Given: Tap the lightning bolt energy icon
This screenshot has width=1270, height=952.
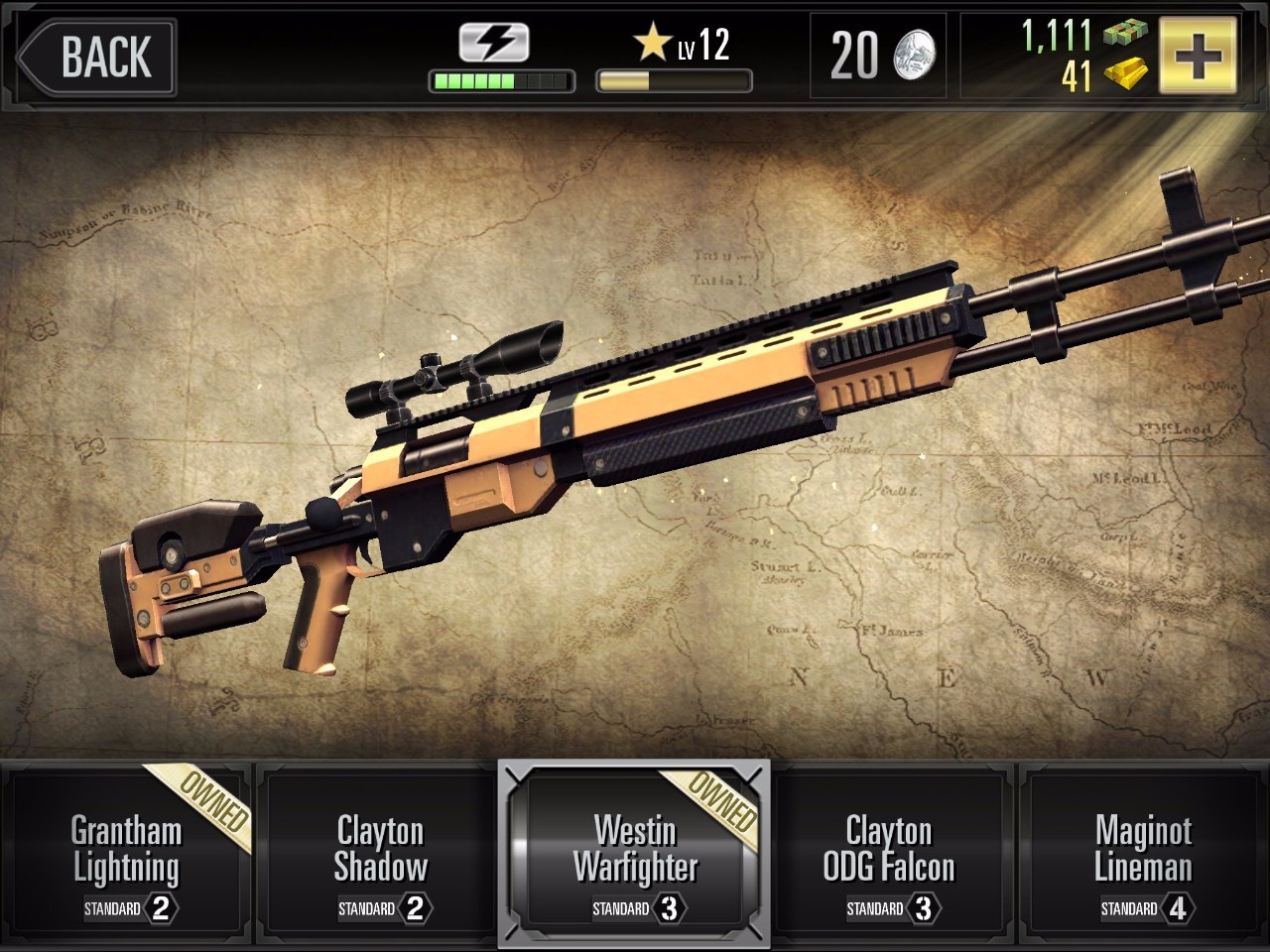Looking at the screenshot, I should pos(494,44).
